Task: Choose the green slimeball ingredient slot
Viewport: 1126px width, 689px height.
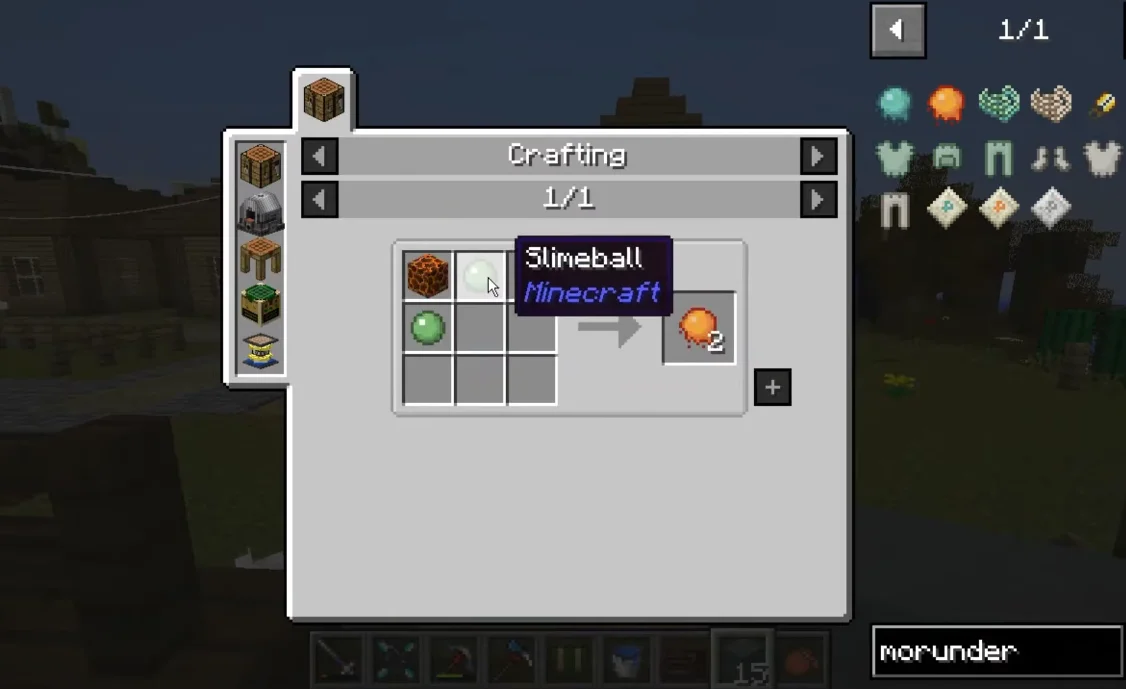Action: [428, 328]
